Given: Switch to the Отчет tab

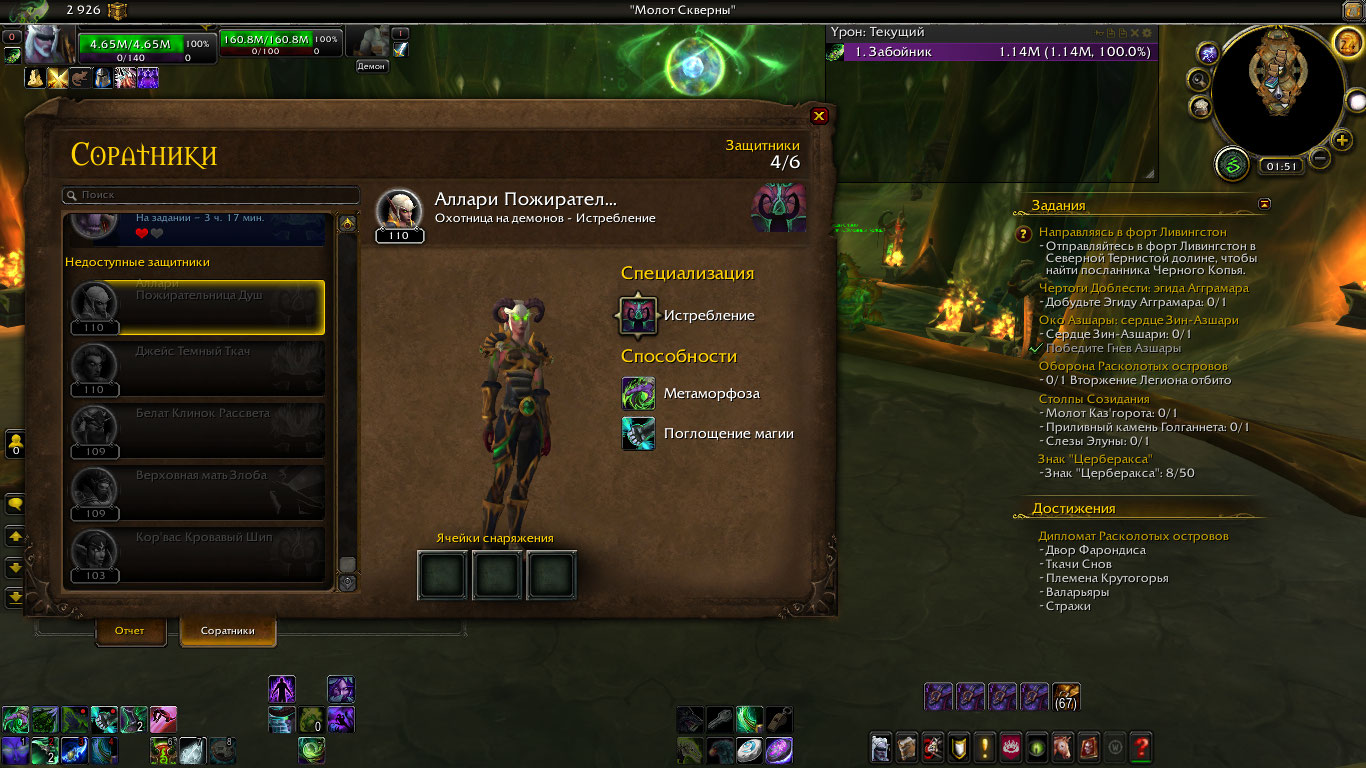Looking at the screenshot, I should pos(130,631).
